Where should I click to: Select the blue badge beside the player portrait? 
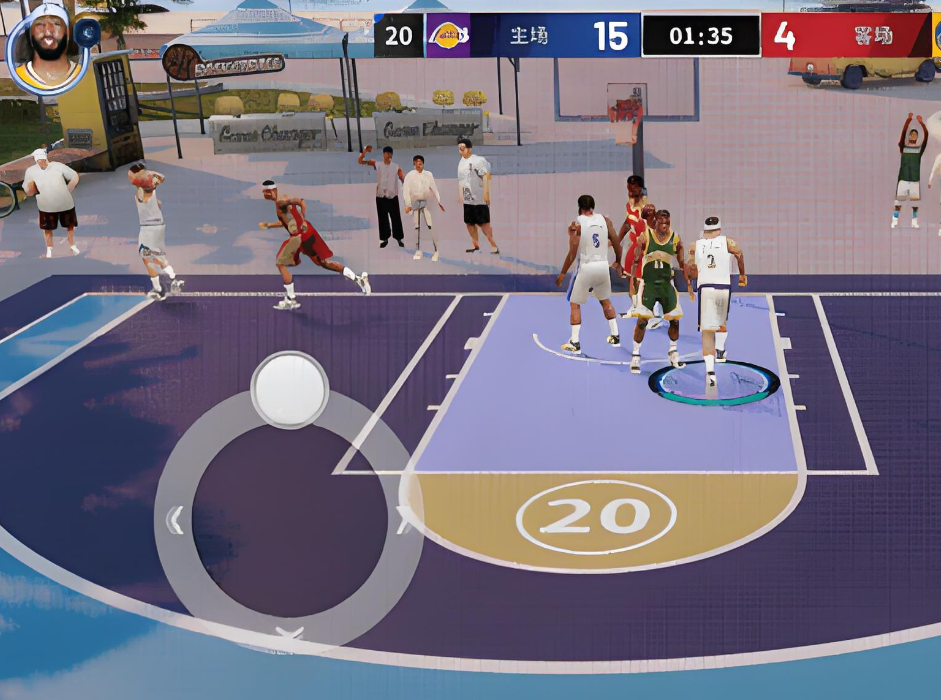87,33
